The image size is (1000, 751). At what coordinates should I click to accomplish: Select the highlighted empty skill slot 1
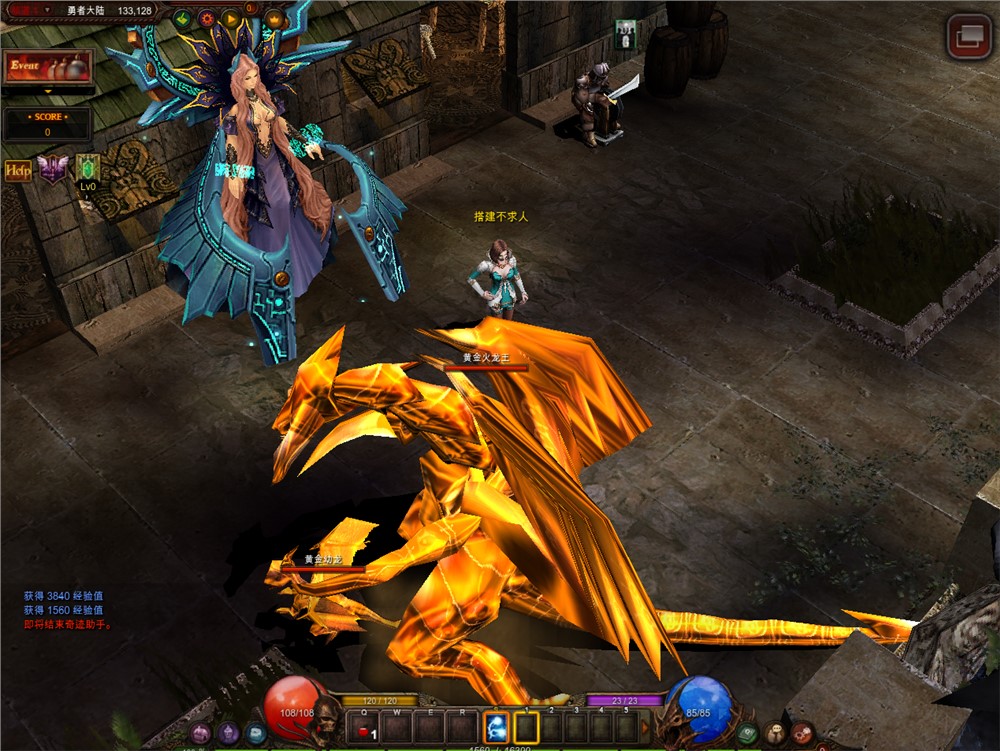tap(526, 727)
